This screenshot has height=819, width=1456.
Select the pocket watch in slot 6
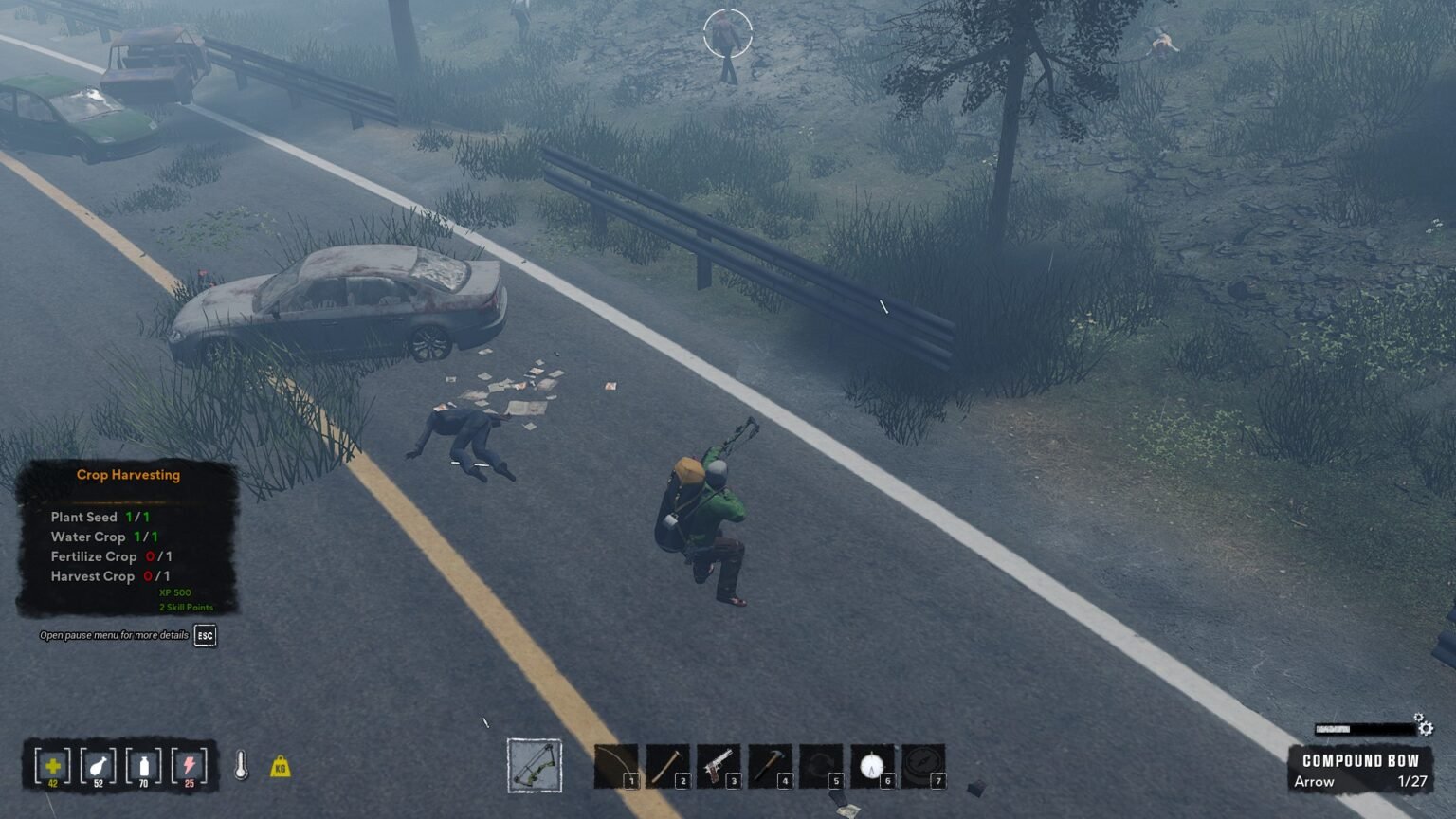pos(872,766)
